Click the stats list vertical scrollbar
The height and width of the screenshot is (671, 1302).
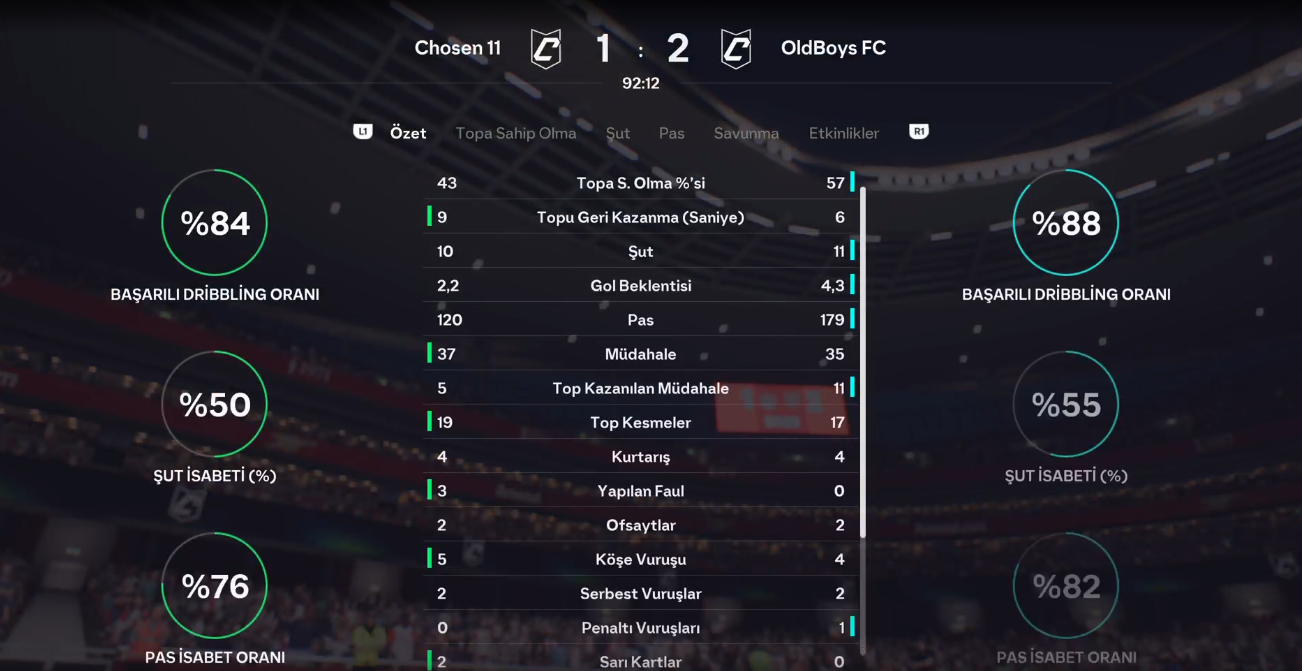click(863, 360)
